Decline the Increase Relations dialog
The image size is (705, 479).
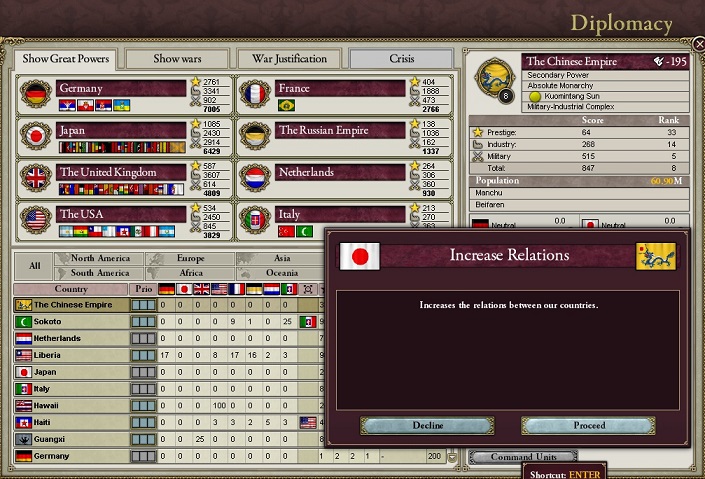click(x=427, y=425)
